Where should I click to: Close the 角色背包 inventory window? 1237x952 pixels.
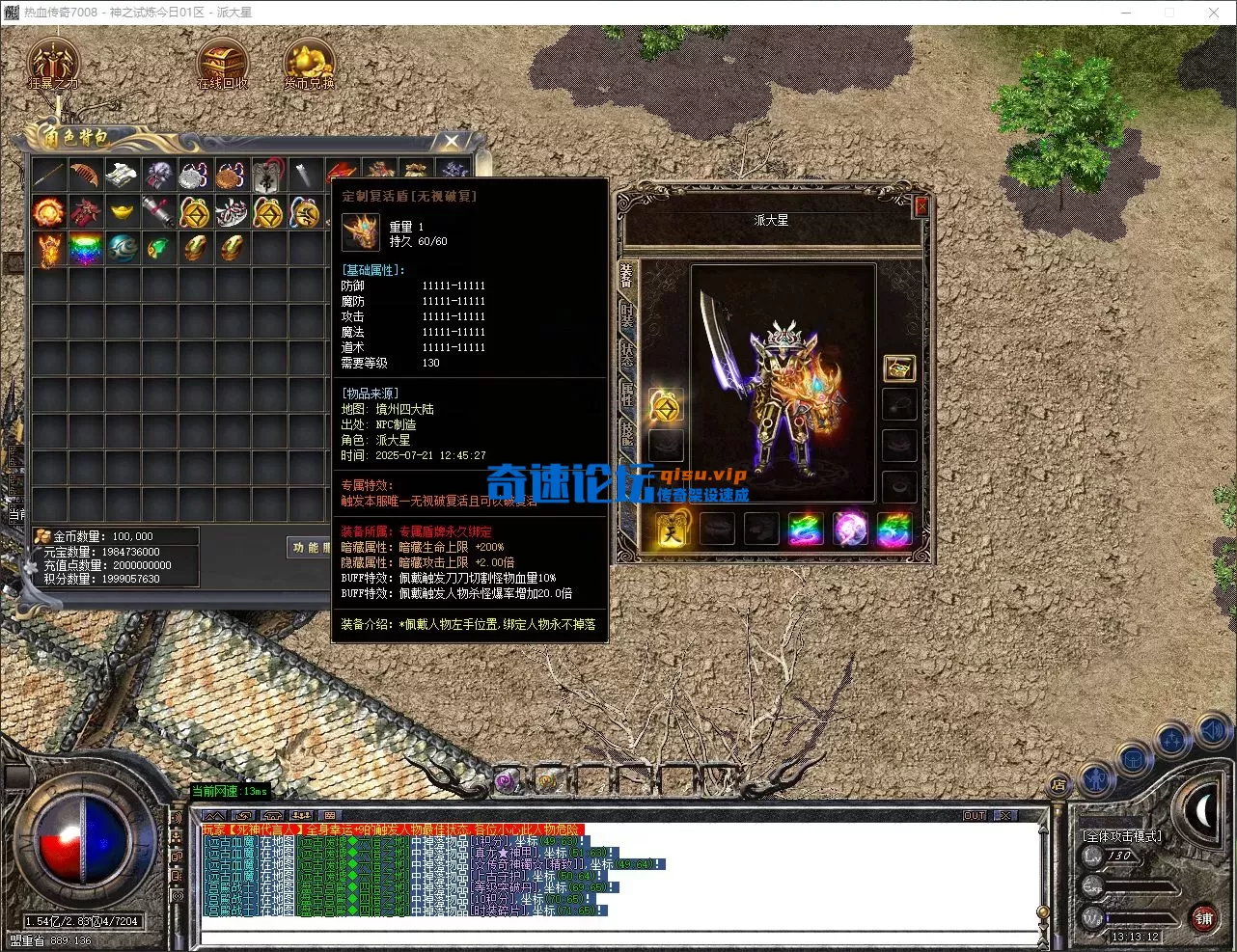[x=451, y=142]
